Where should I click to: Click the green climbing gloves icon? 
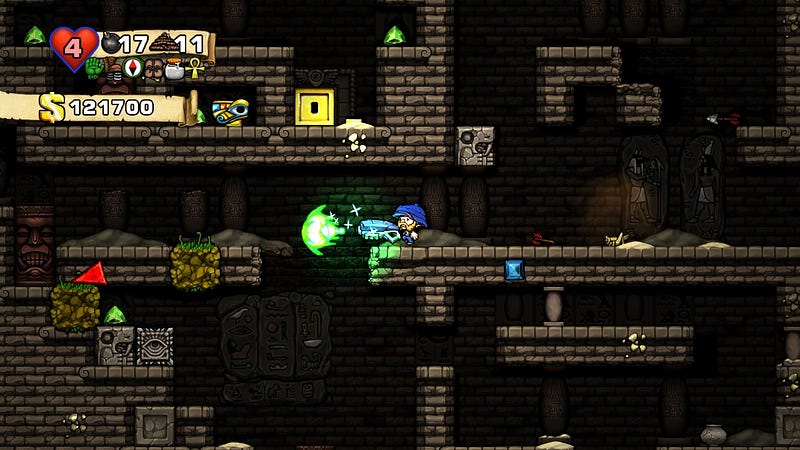[x=95, y=69]
